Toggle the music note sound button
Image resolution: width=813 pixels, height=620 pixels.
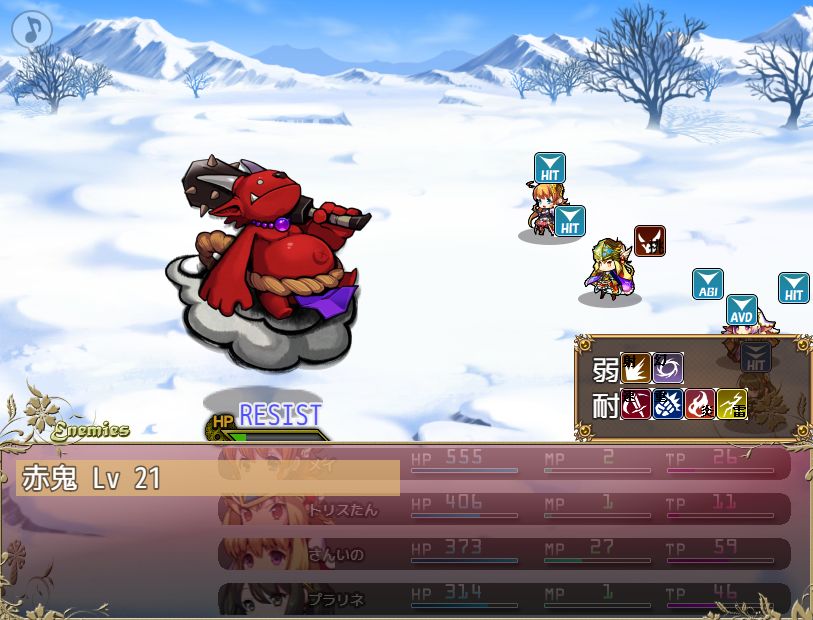31,30
